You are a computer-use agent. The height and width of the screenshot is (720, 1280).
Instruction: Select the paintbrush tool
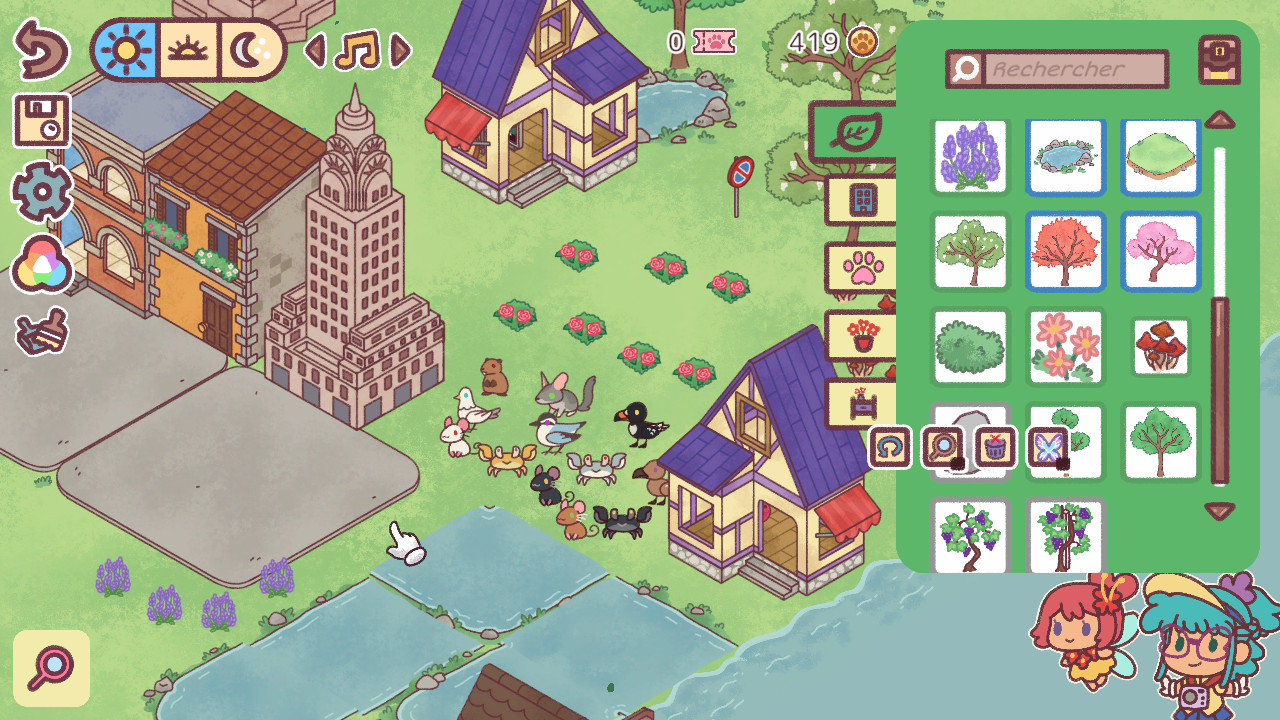[x=42, y=333]
